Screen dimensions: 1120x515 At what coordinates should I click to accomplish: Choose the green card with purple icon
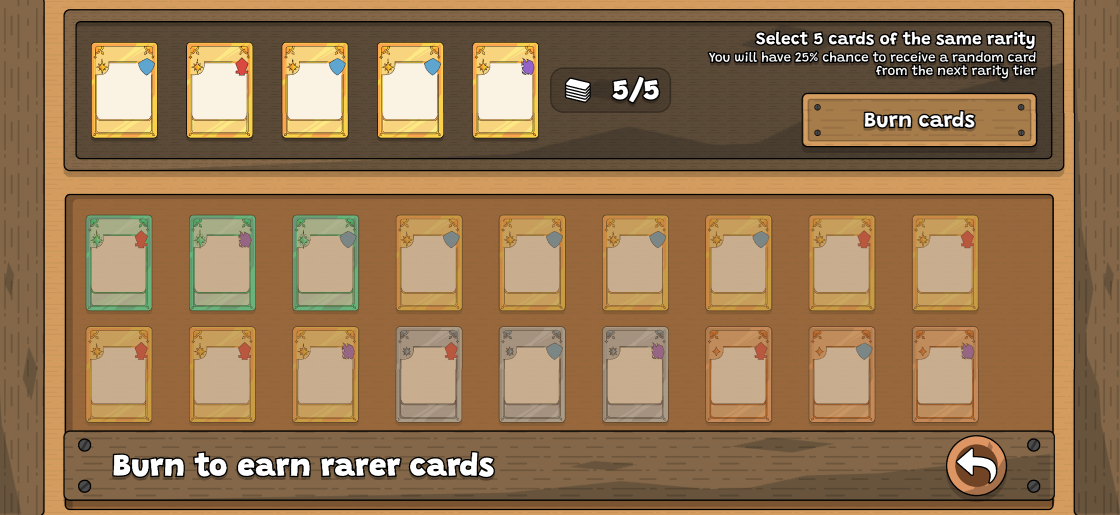point(222,263)
